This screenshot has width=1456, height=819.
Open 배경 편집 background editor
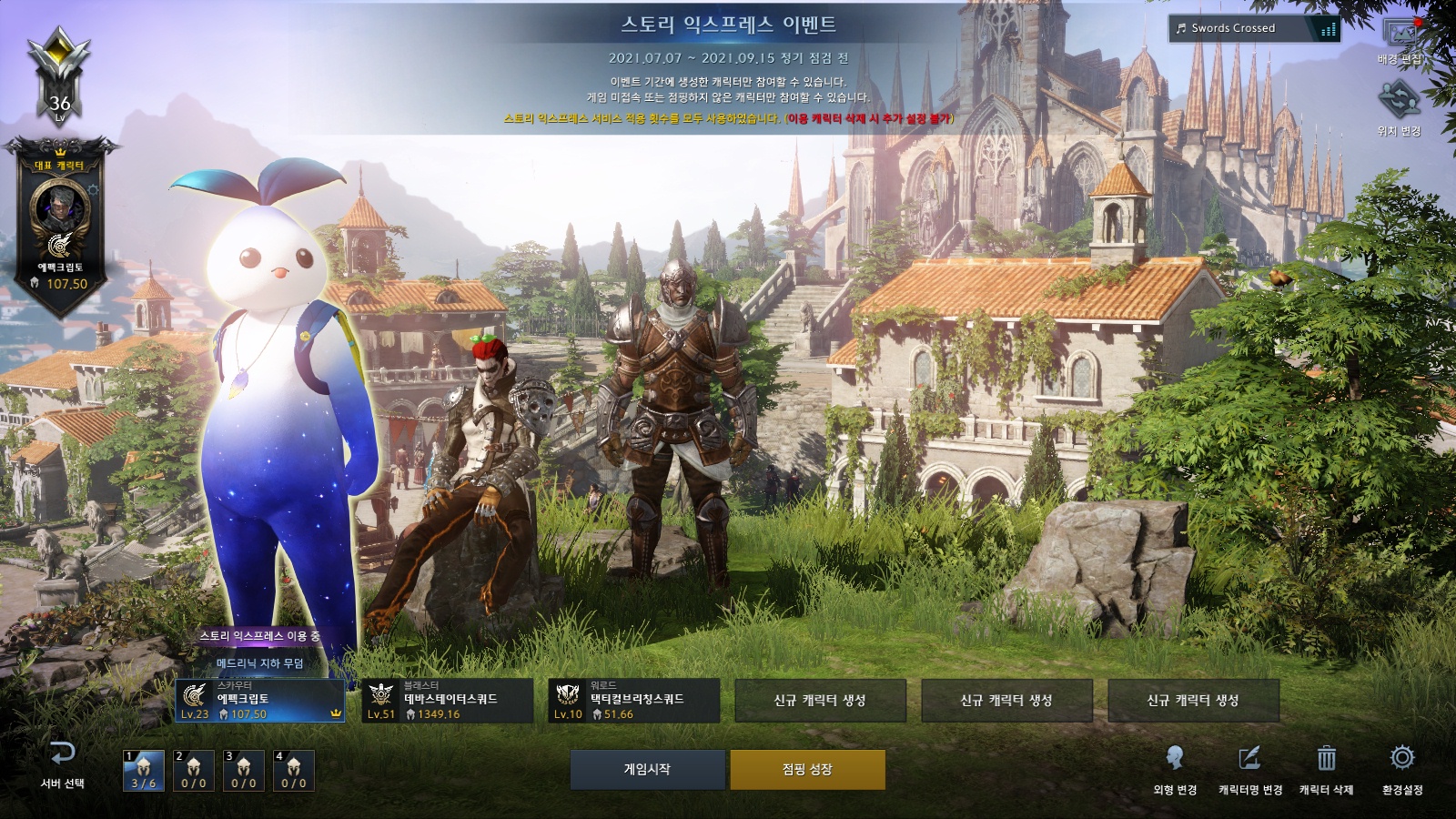click(1400, 41)
